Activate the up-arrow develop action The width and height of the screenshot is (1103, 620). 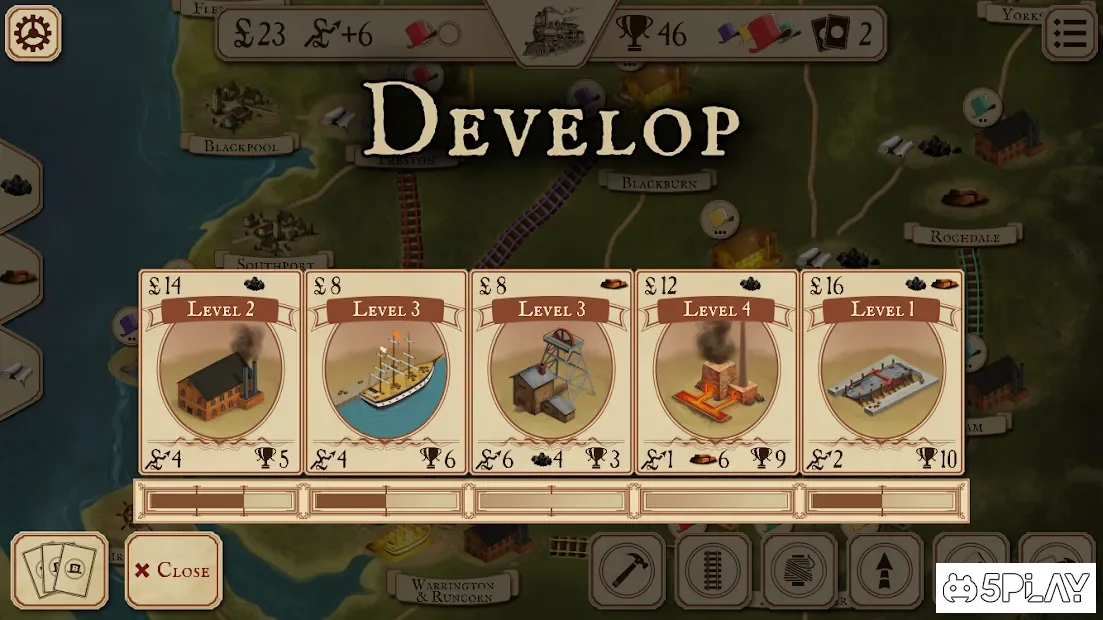point(885,571)
